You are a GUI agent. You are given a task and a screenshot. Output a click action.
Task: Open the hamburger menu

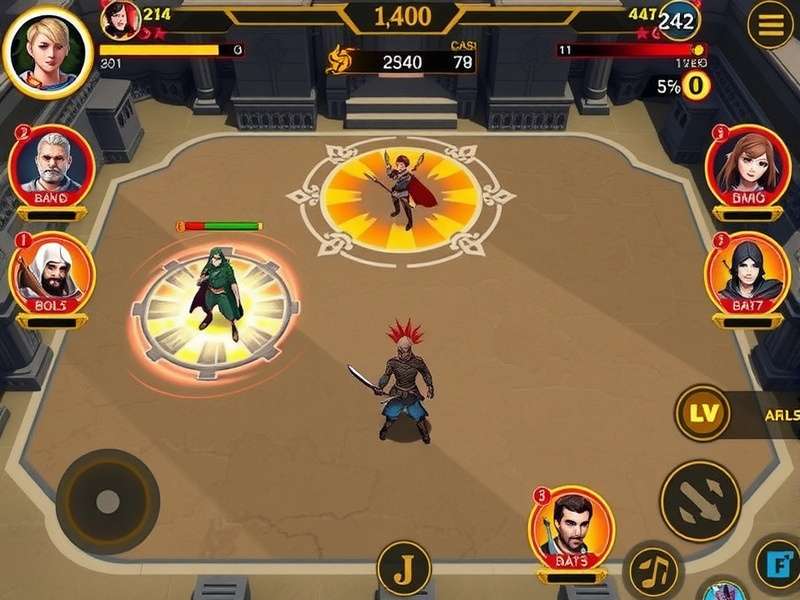tap(771, 26)
